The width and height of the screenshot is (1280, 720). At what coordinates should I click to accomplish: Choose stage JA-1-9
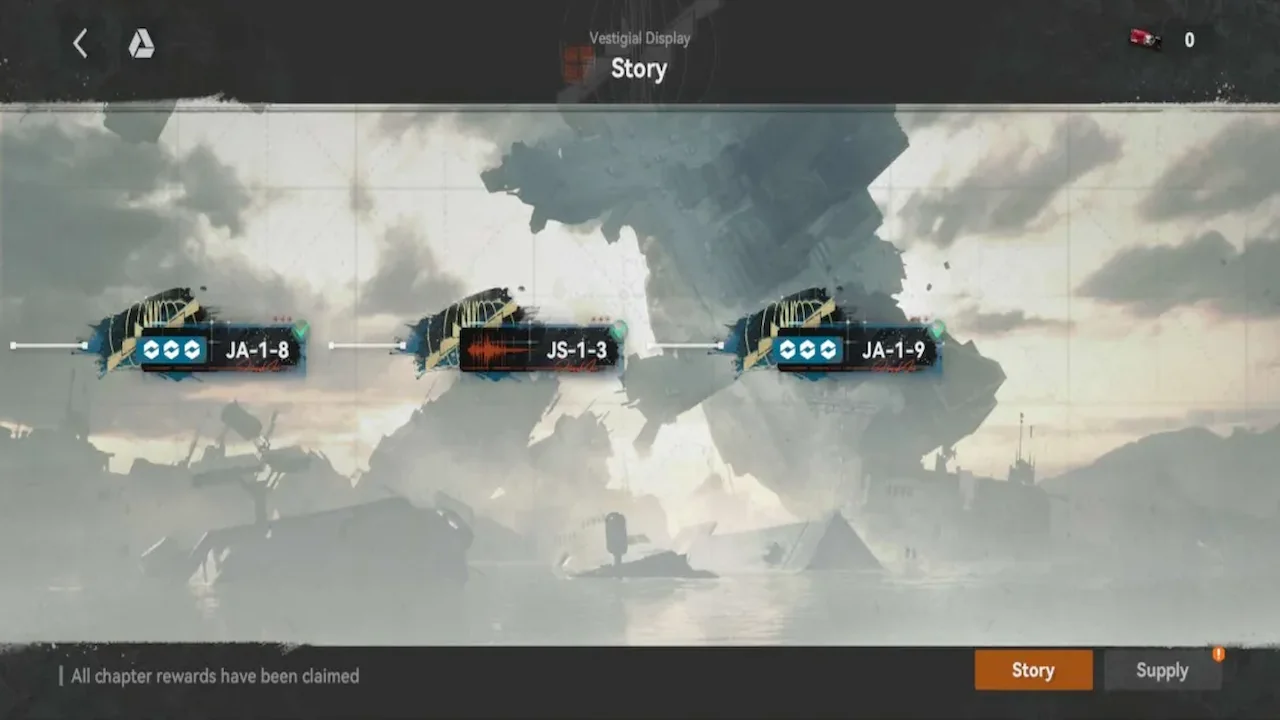click(857, 350)
